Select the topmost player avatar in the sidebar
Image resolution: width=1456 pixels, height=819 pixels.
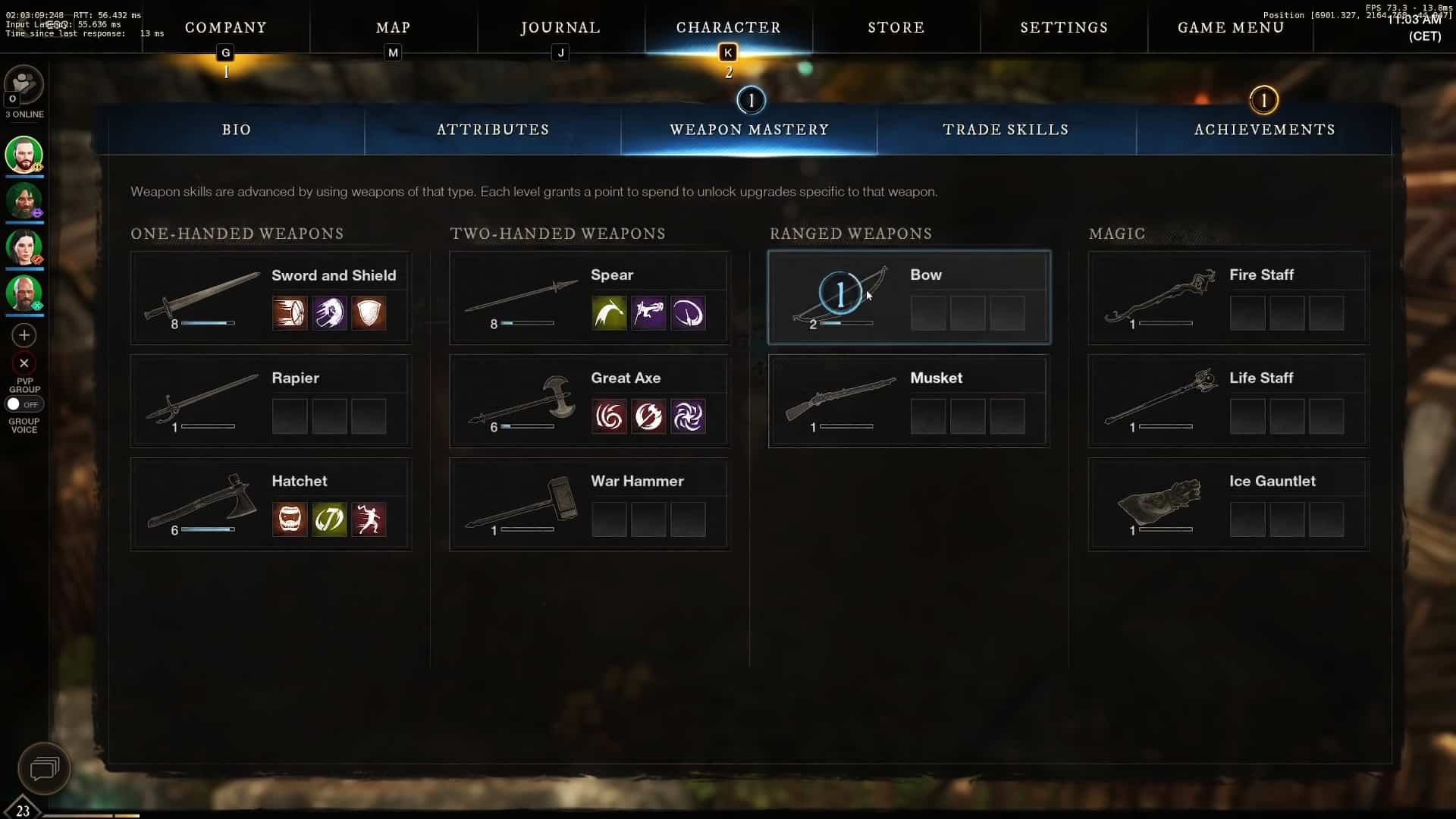pos(24,155)
